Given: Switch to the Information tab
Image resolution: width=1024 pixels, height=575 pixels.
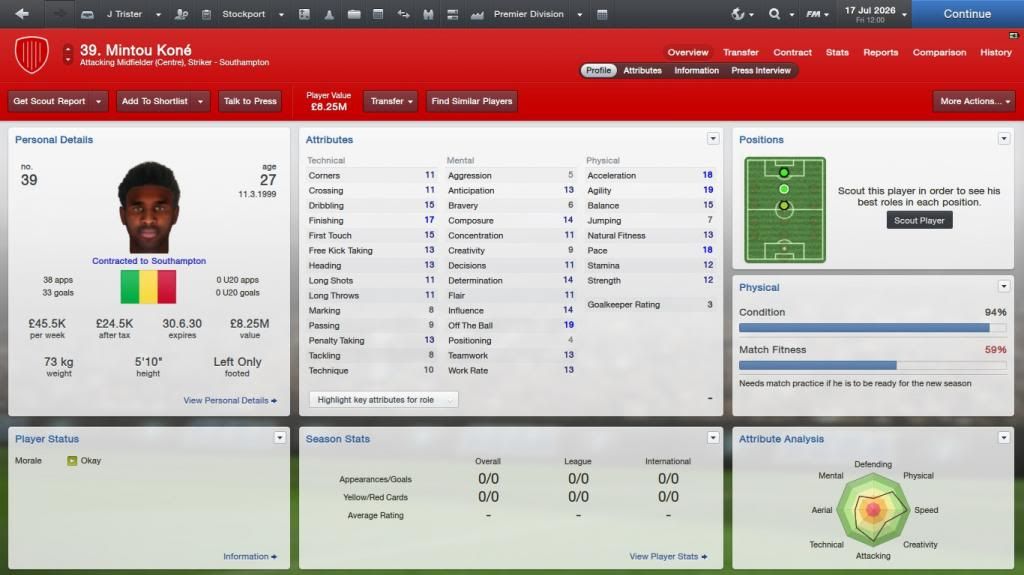Looking at the screenshot, I should tap(696, 71).
